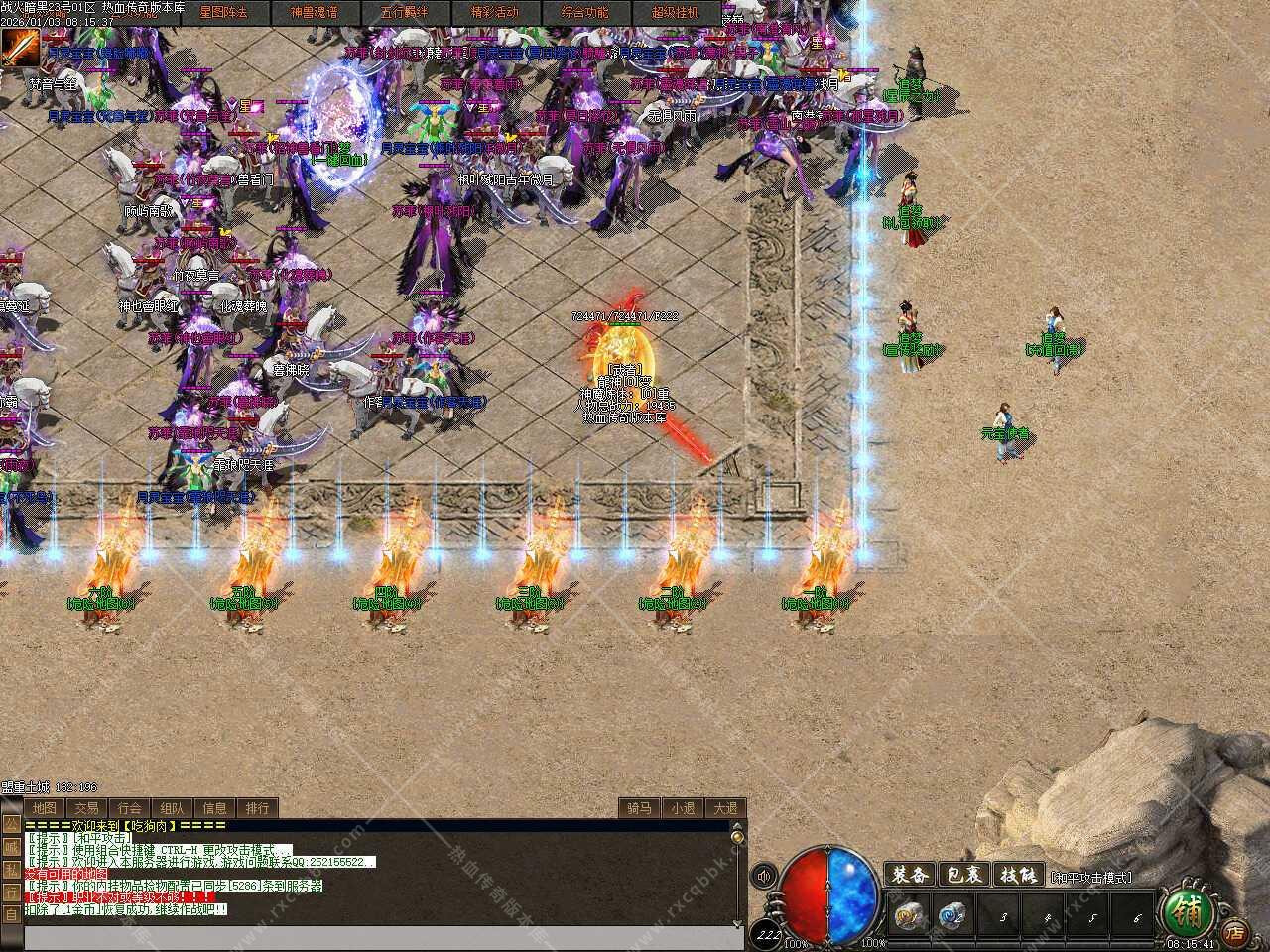Open the 超级挂机 auto-play menu

coord(675,13)
